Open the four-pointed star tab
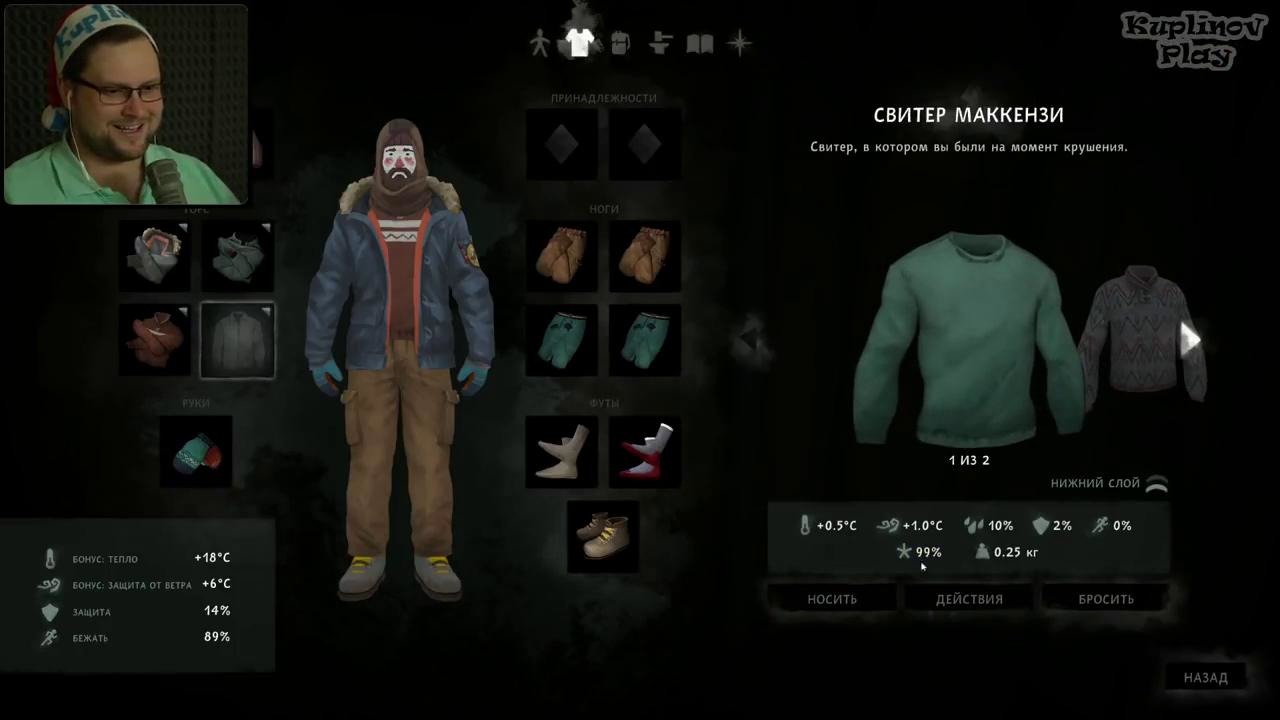 [739, 44]
